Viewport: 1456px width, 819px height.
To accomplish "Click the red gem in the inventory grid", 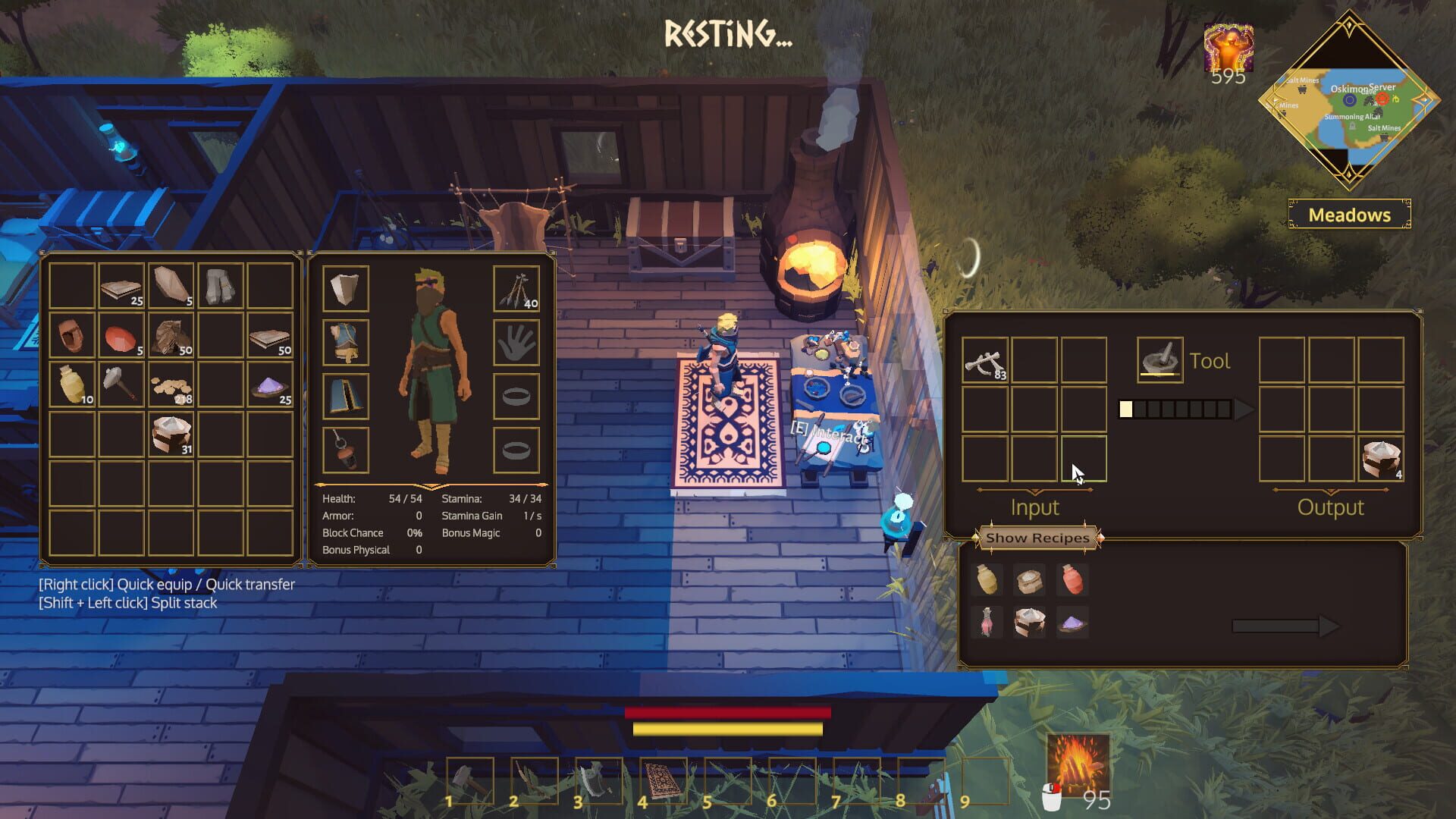I will click(x=121, y=337).
